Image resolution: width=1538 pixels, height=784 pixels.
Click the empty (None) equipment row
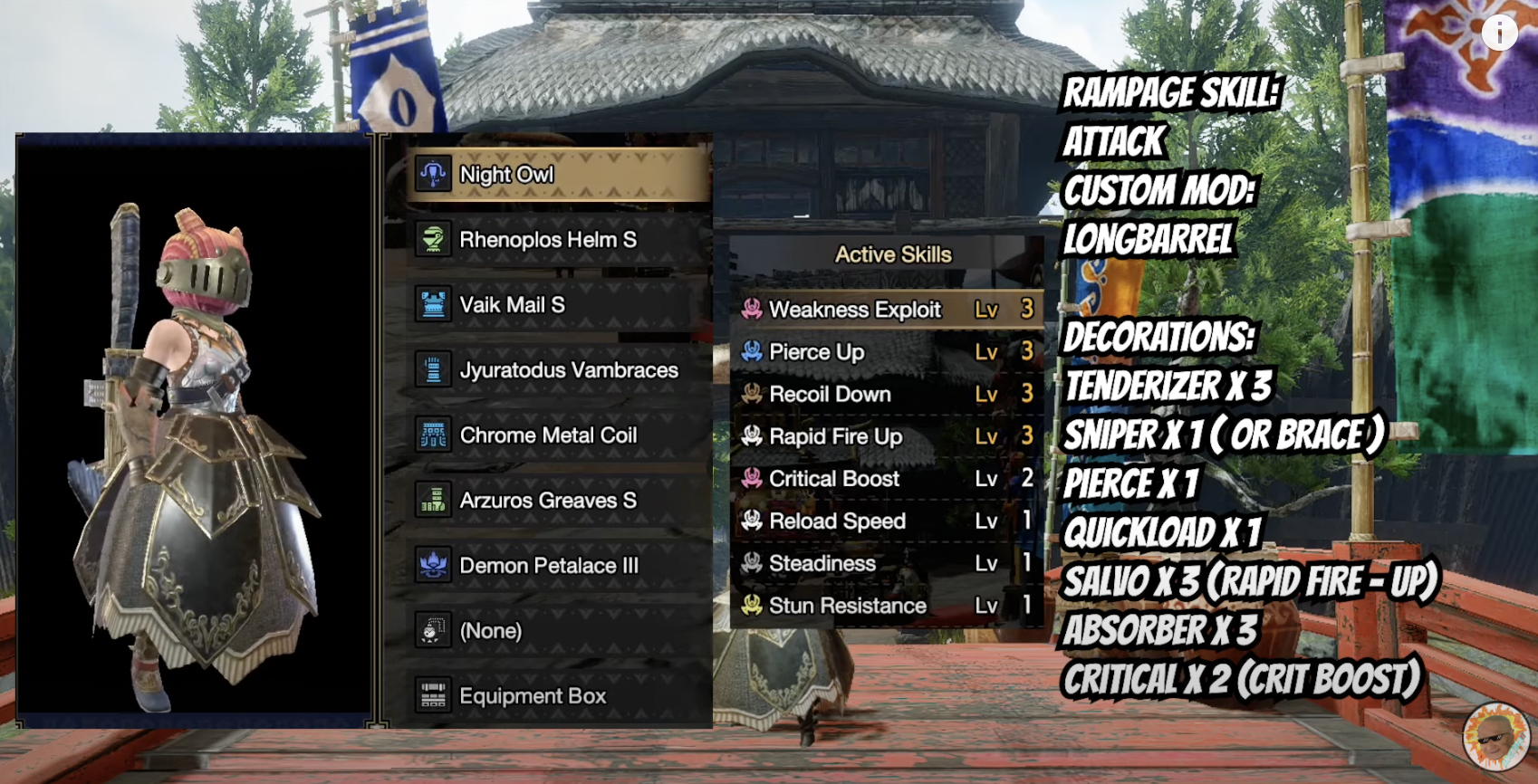(x=556, y=631)
